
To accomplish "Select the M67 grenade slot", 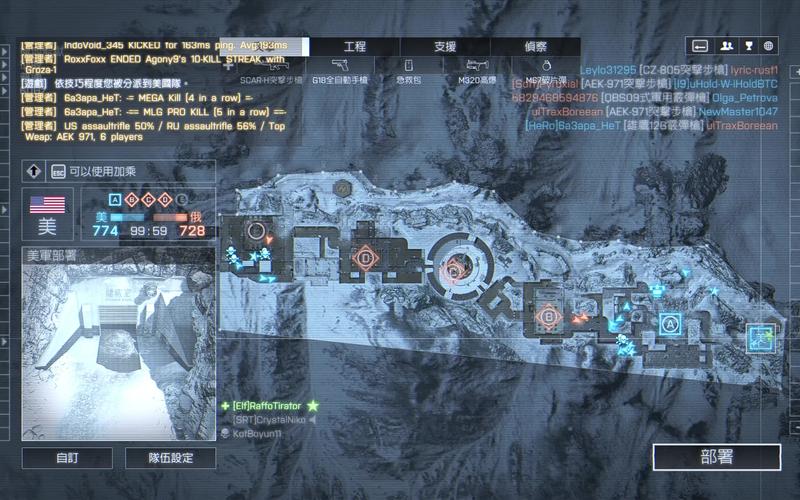I will pyautogui.click(x=546, y=69).
